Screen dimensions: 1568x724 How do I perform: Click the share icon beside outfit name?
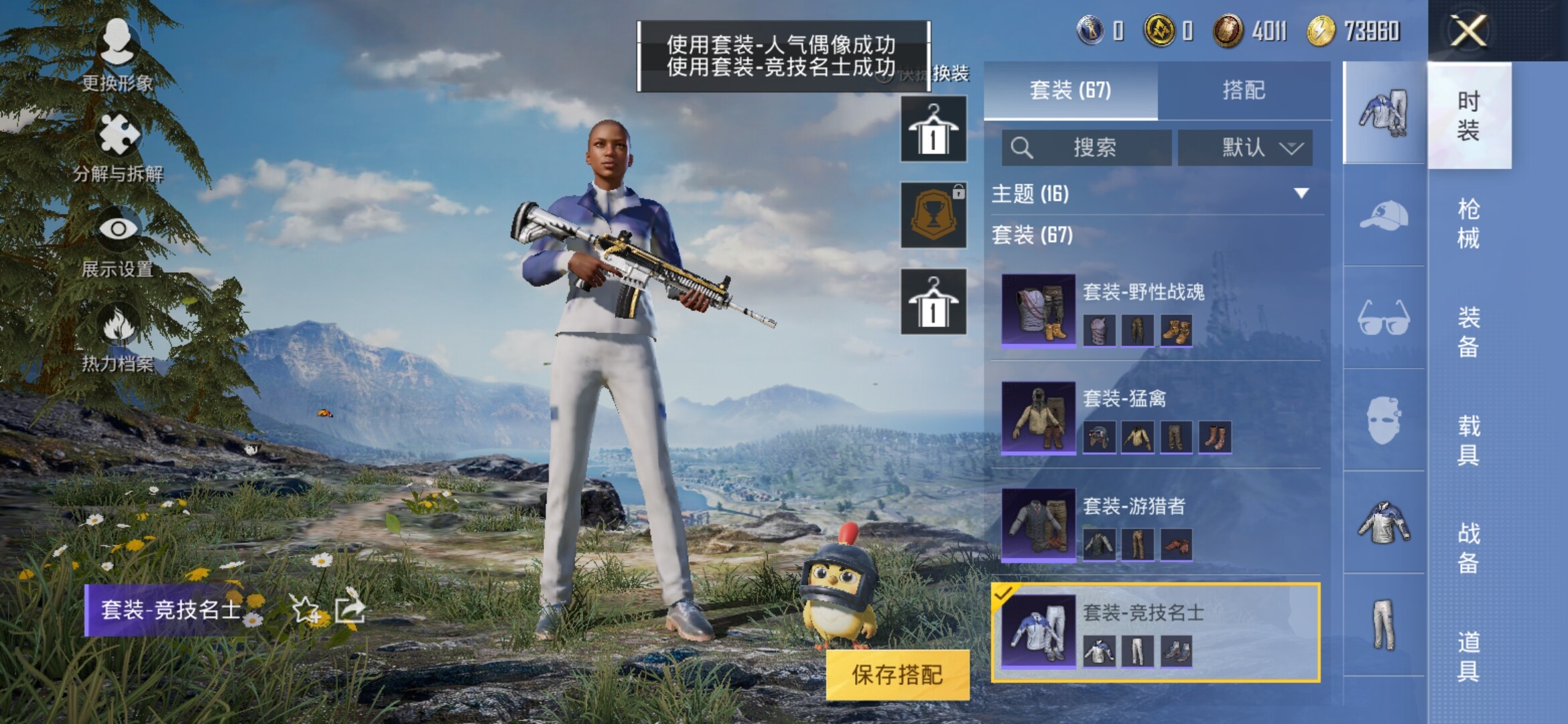[349, 609]
